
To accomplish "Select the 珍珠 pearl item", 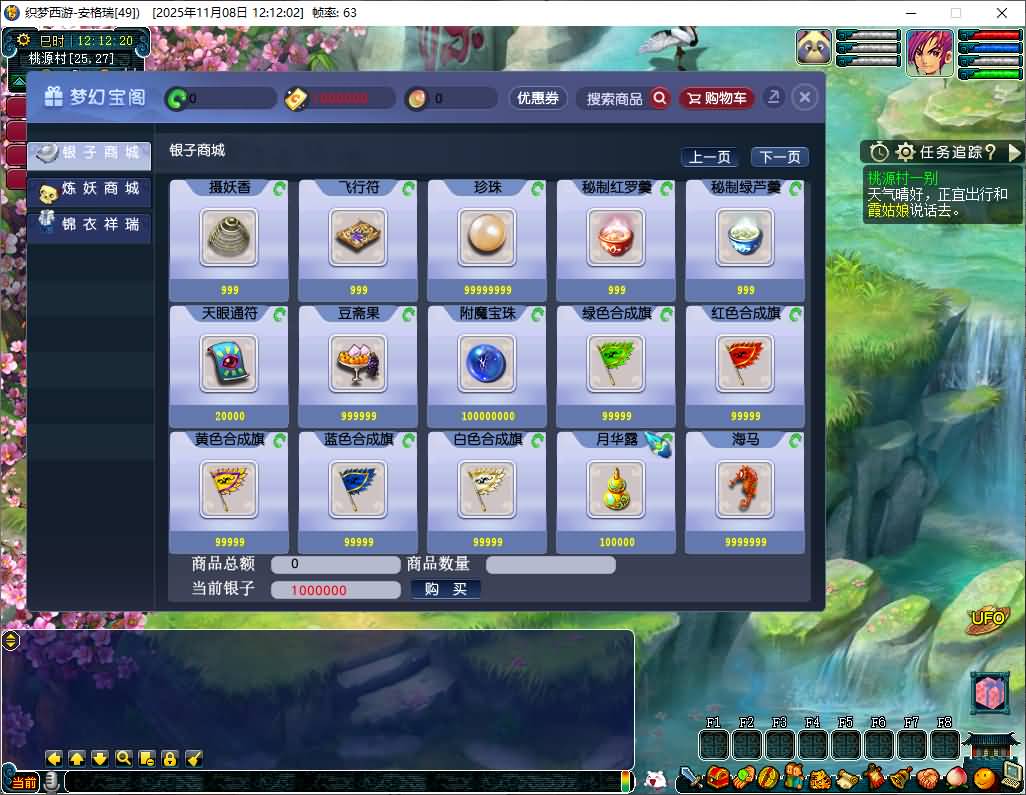I will tap(487, 237).
